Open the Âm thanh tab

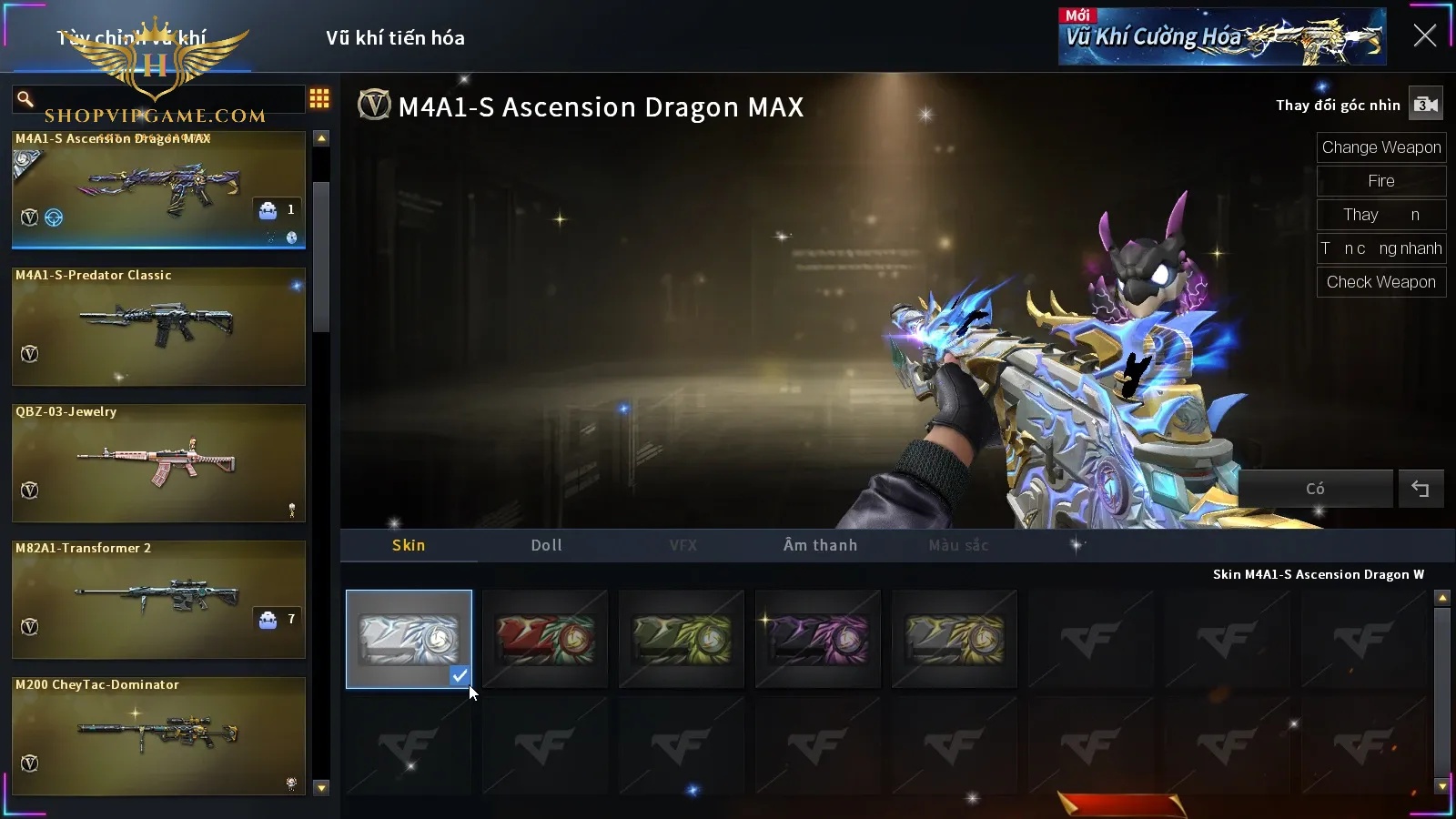coord(820,545)
